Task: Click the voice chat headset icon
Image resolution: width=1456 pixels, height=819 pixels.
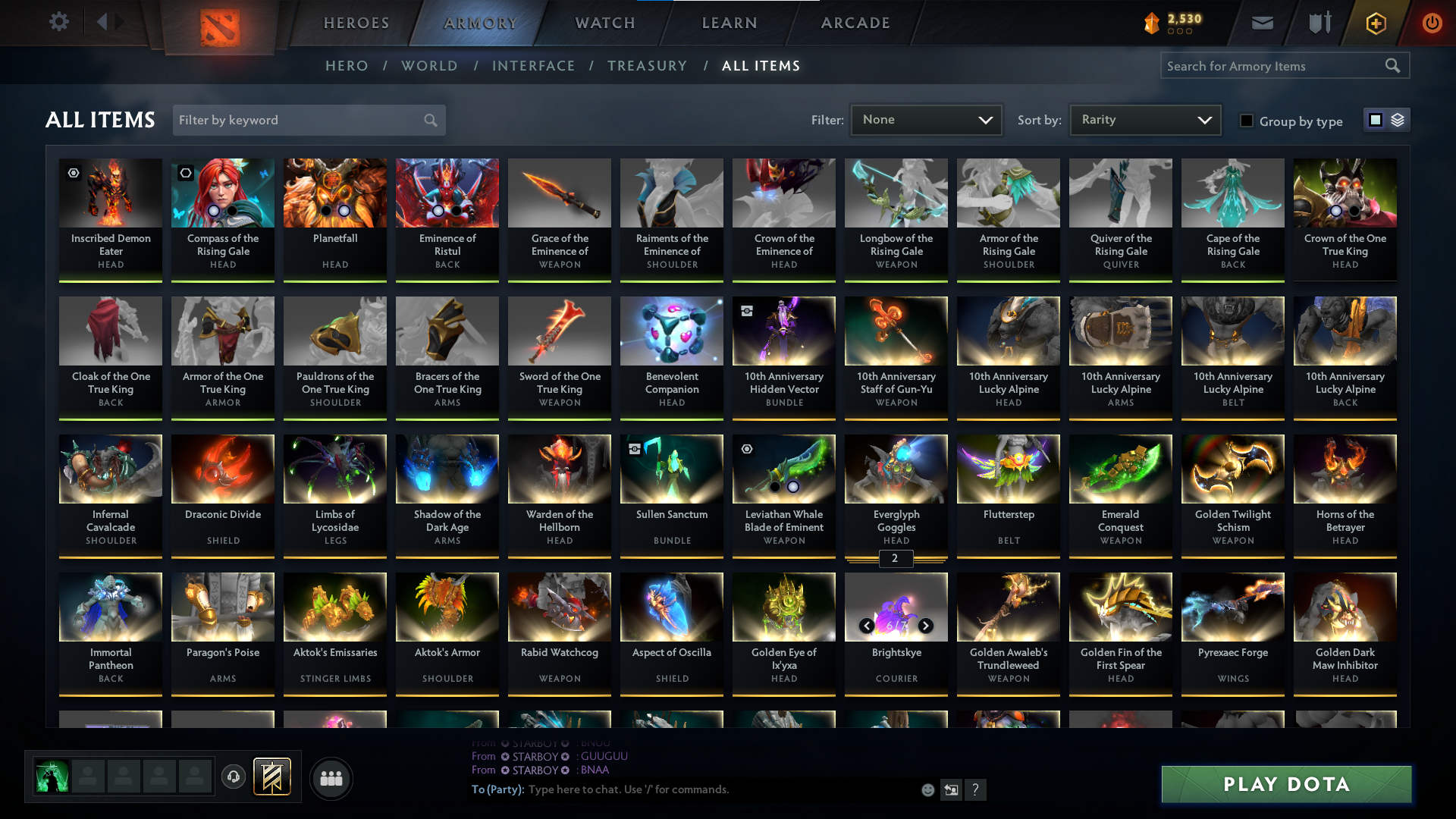Action: (233, 777)
